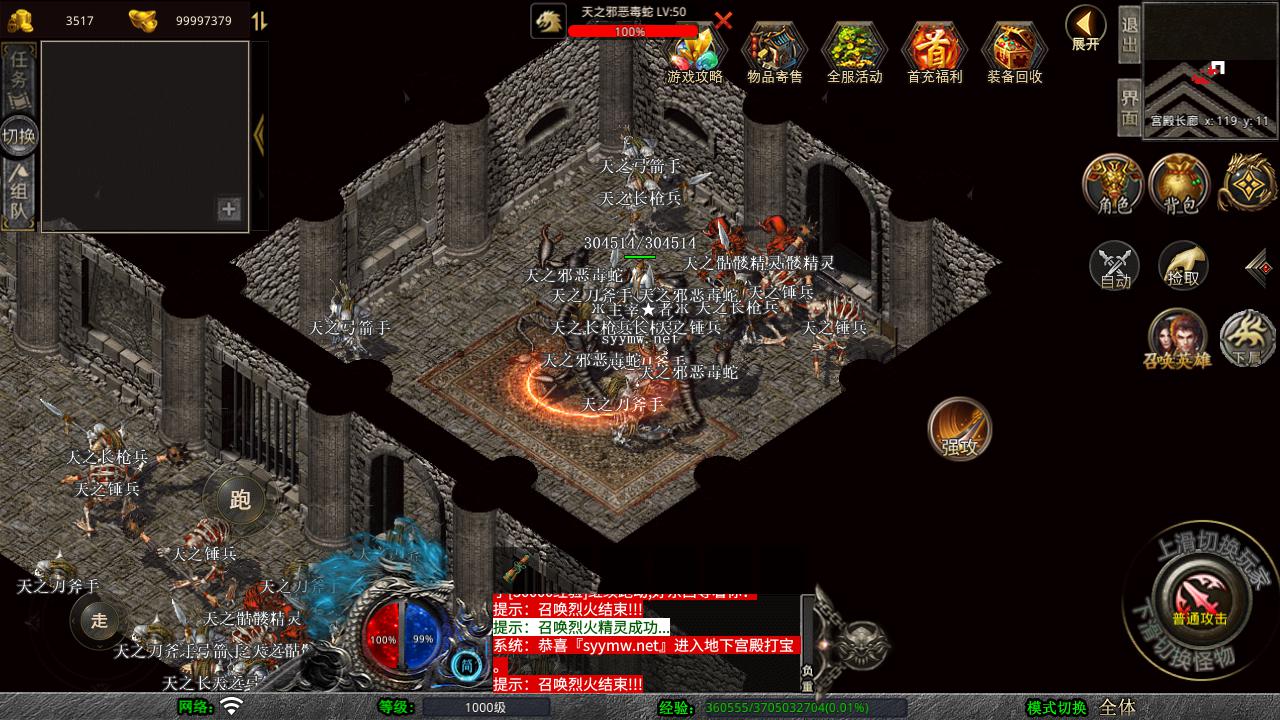The height and width of the screenshot is (720, 1280).
Task: Tap the 拾取 pickup button
Action: pyautogui.click(x=1183, y=266)
